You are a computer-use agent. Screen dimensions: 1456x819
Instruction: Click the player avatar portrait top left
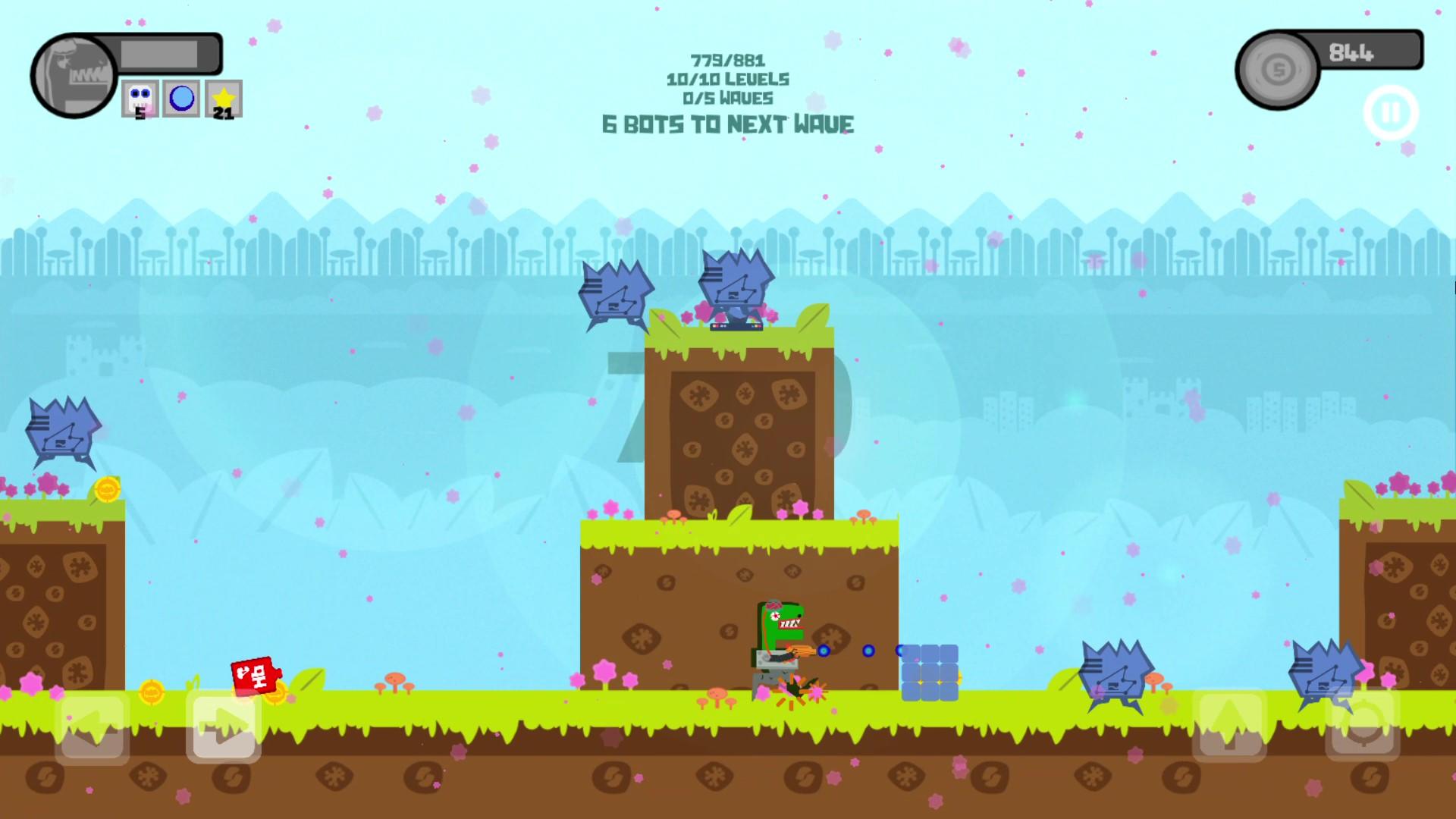[x=74, y=73]
